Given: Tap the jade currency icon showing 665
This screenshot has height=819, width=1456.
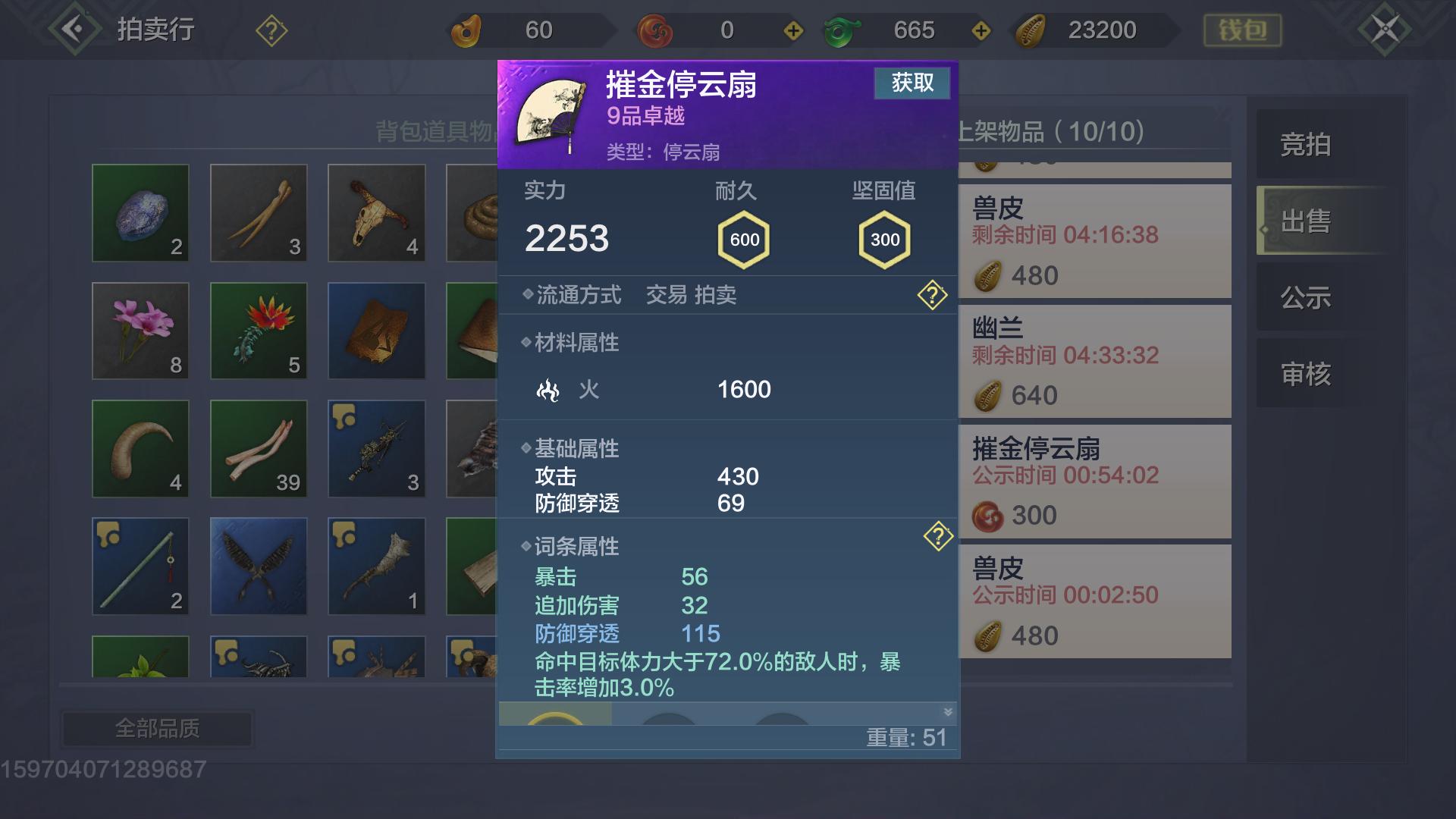Looking at the screenshot, I should [842, 30].
